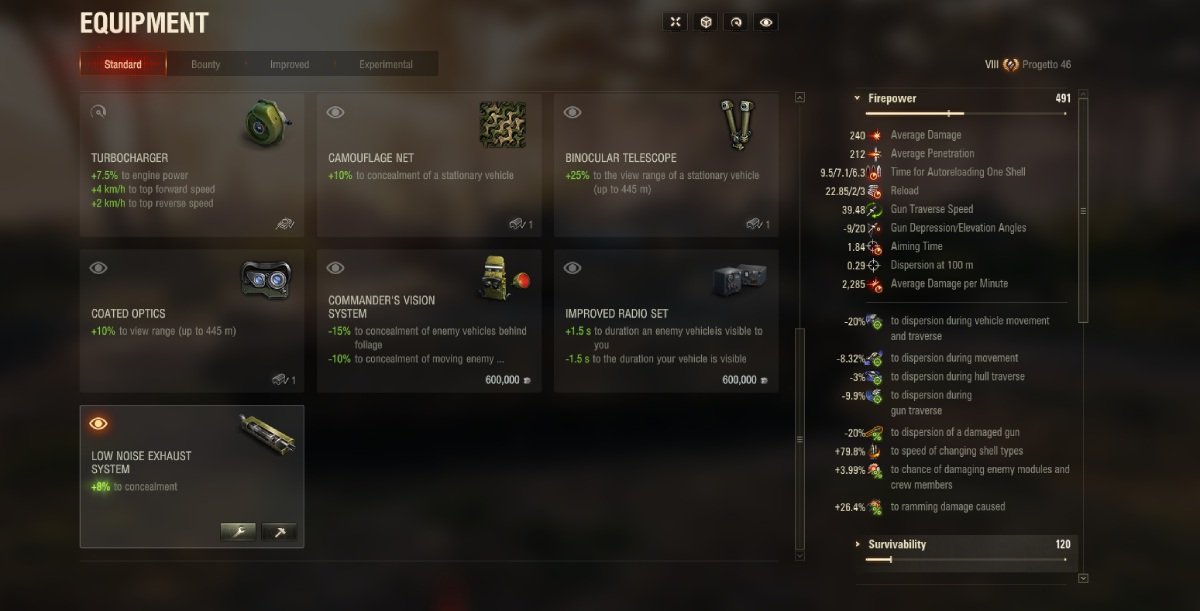Switch to the Bounty equipment tab

pyautogui.click(x=206, y=65)
